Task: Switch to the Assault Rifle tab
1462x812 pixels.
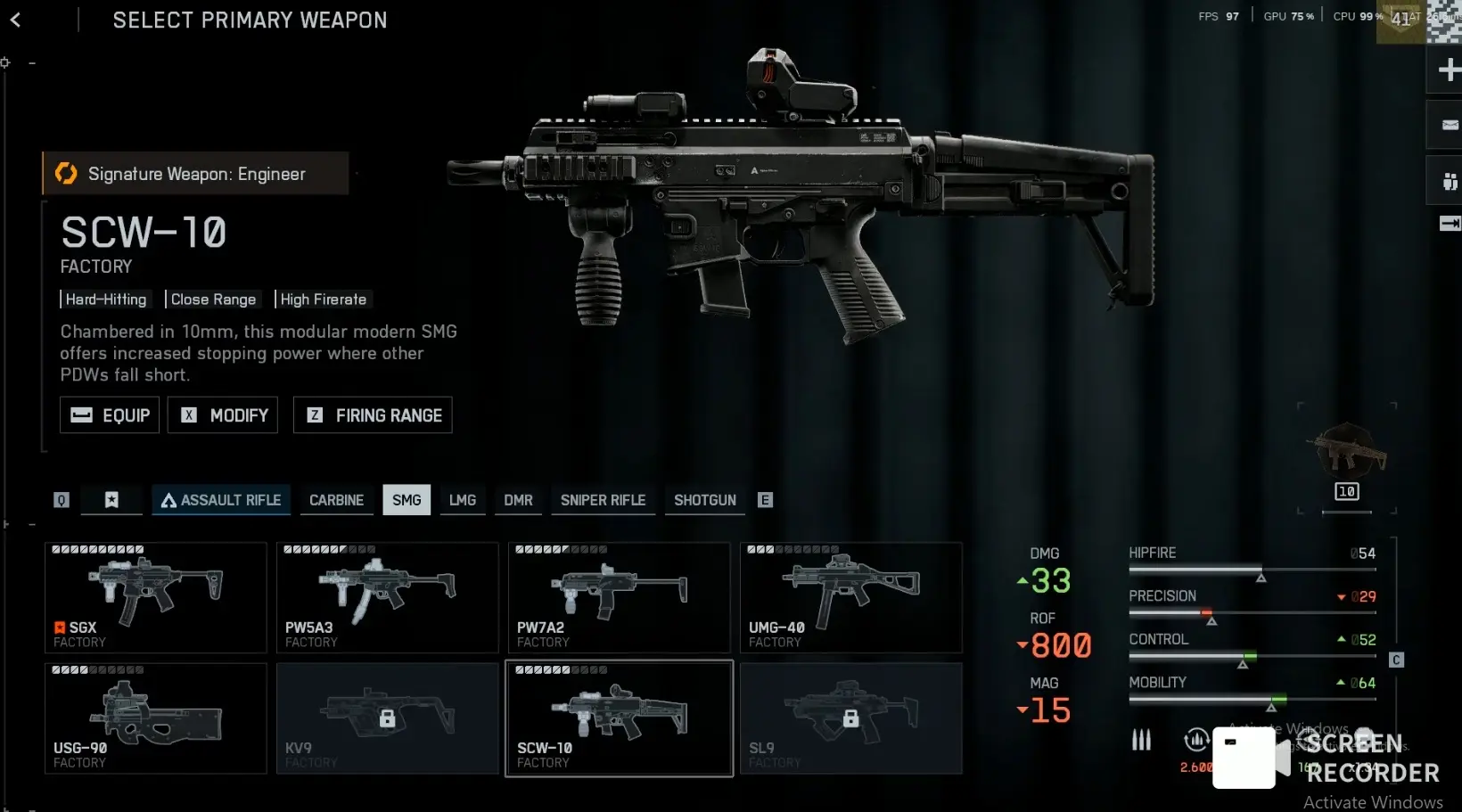Action: [221, 500]
